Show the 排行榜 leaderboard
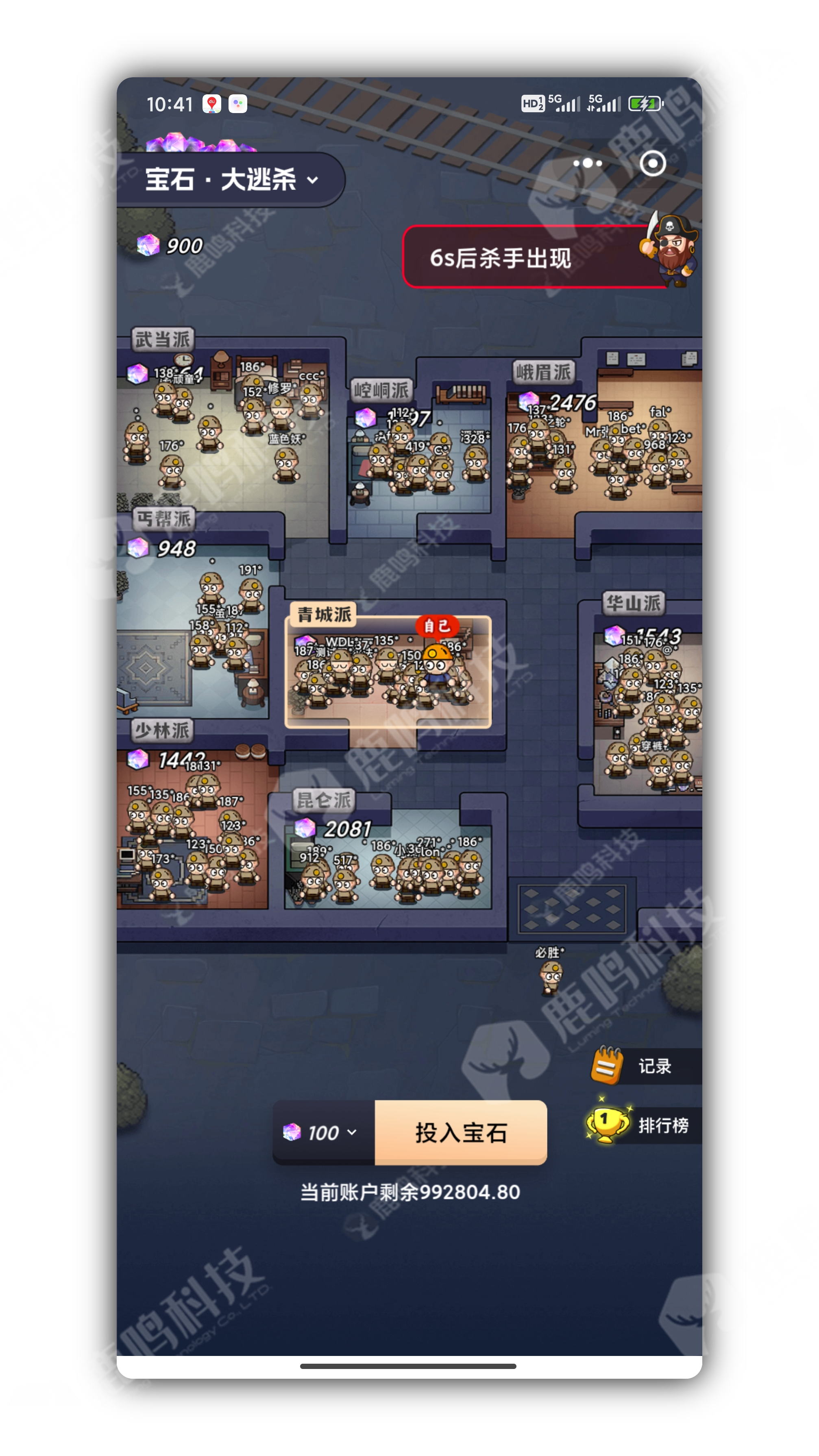819x1456 pixels. point(645,1125)
